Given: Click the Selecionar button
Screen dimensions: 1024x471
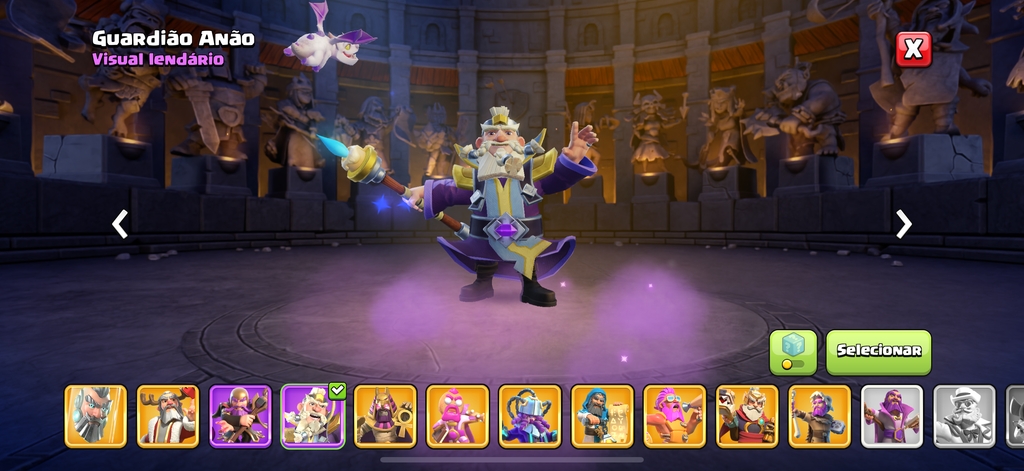Looking at the screenshot, I should tap(878, 352).
